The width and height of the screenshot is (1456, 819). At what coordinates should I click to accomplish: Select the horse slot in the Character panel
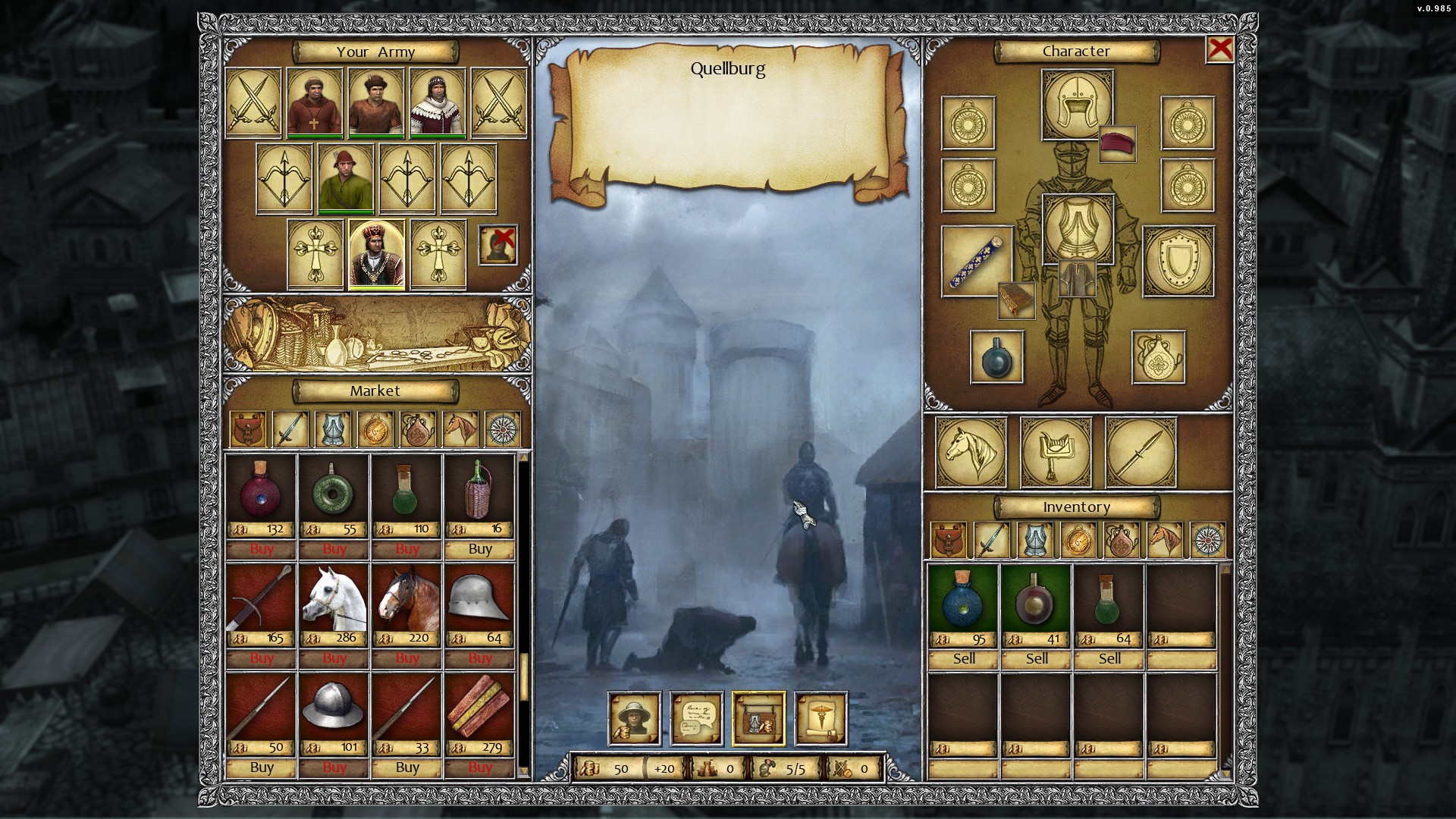coord(971,453)
